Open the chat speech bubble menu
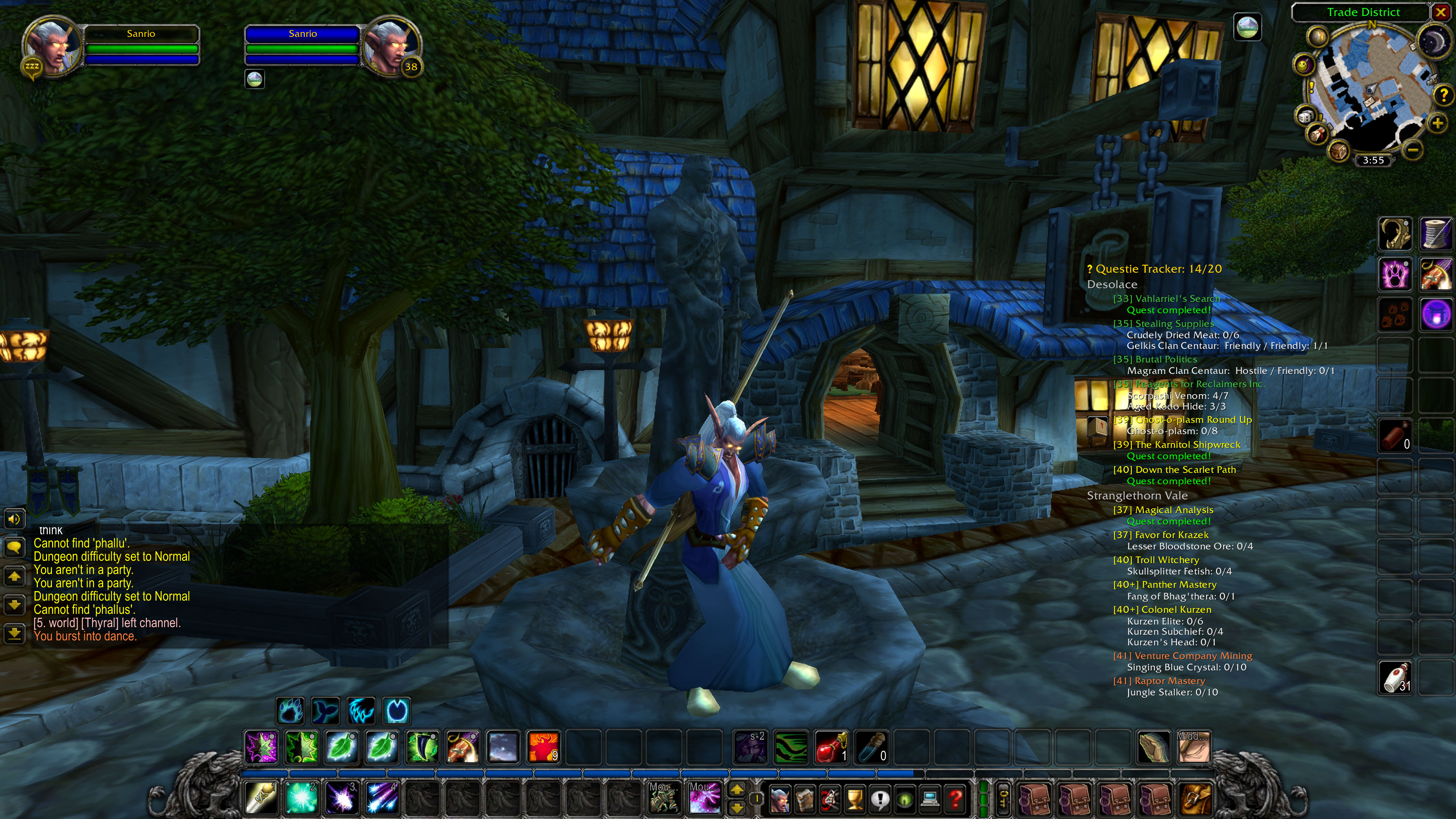The height and width of the screenshot is (819, 1456). tap(14, 546)
